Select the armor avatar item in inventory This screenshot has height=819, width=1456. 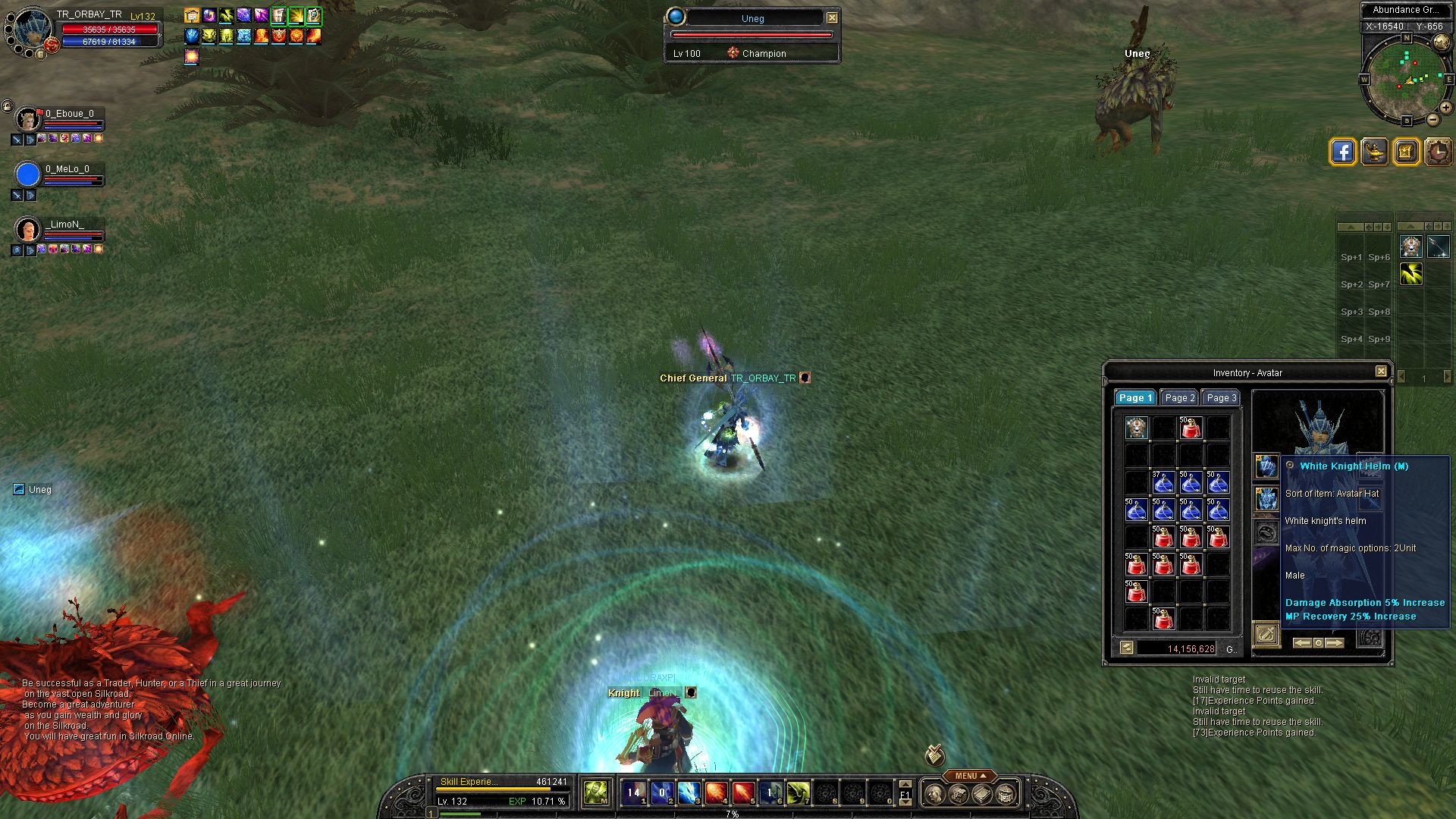pos(1136,428)
